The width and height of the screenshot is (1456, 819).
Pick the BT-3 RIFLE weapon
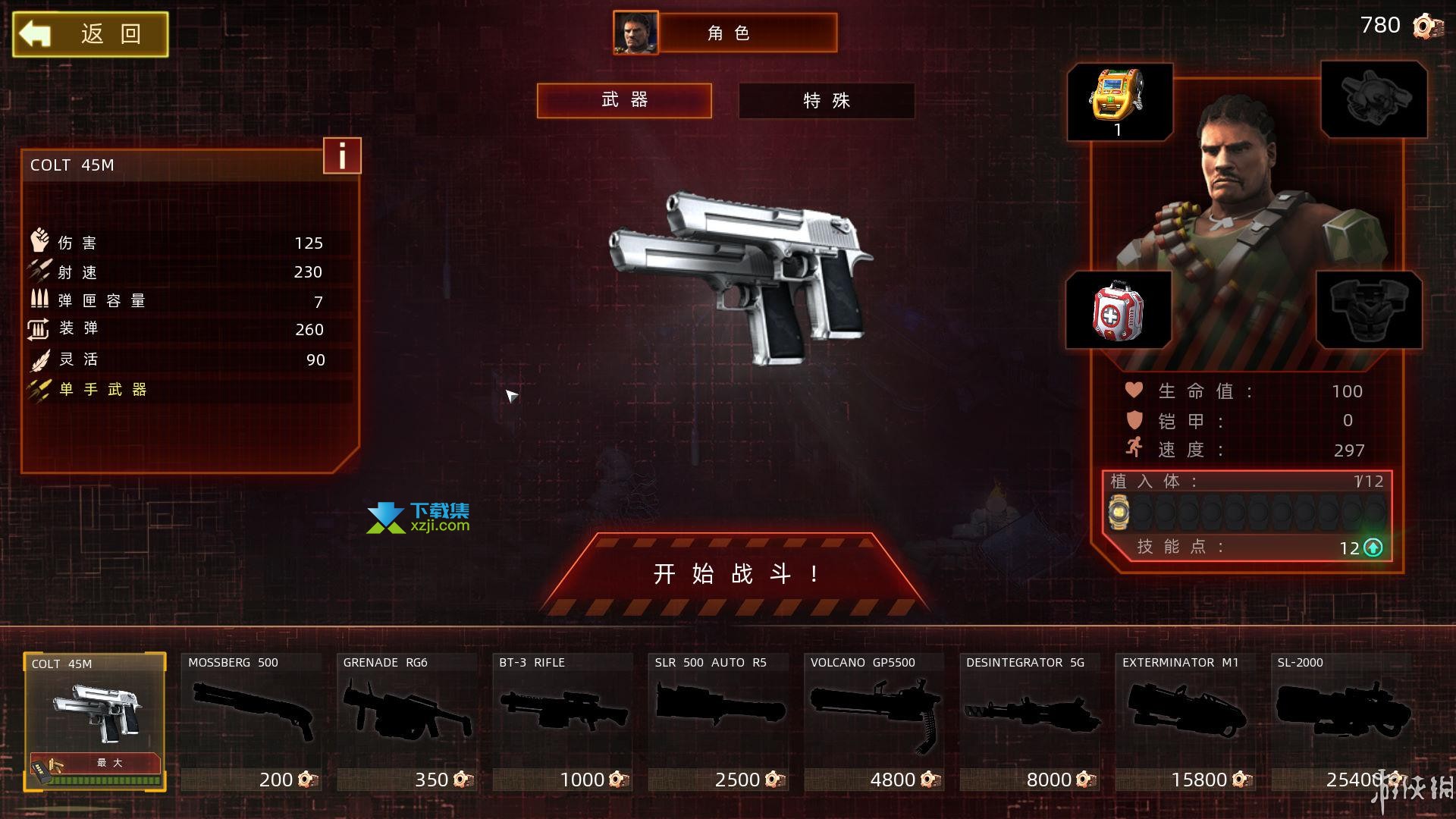pos(563,720)
